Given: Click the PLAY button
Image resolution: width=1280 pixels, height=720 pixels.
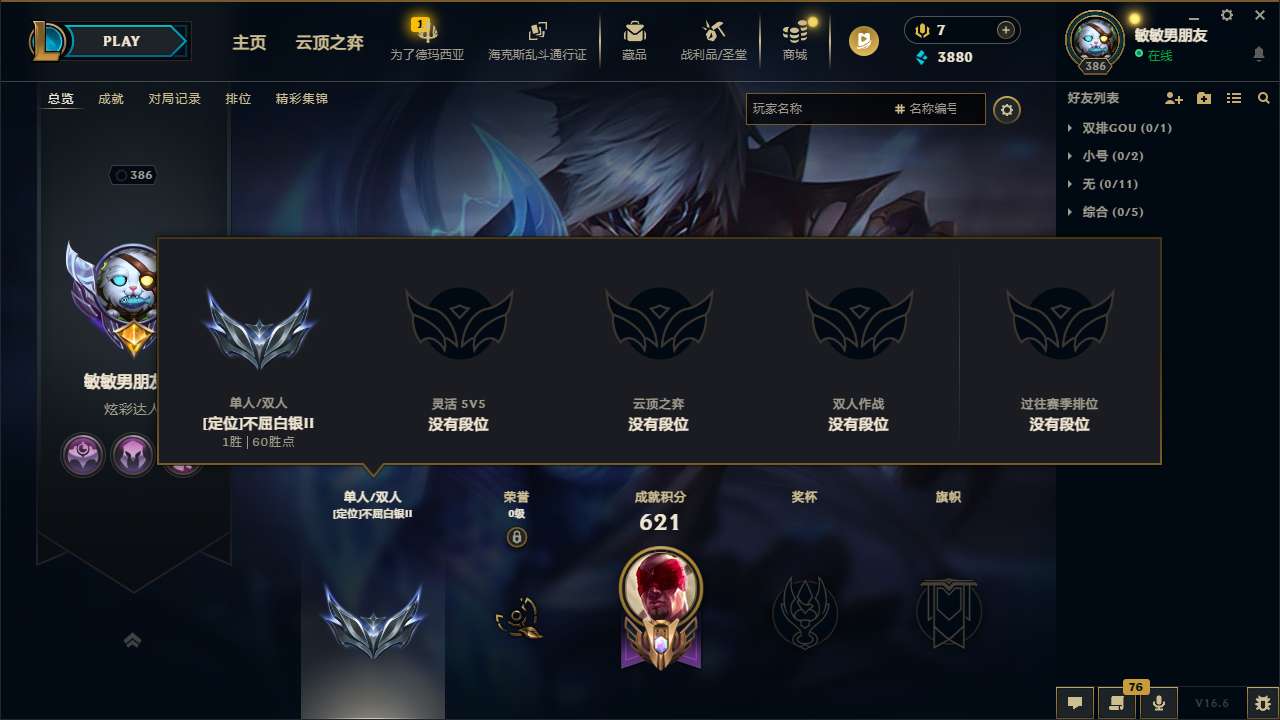Looking at the screenshot, I should [122, 41].
